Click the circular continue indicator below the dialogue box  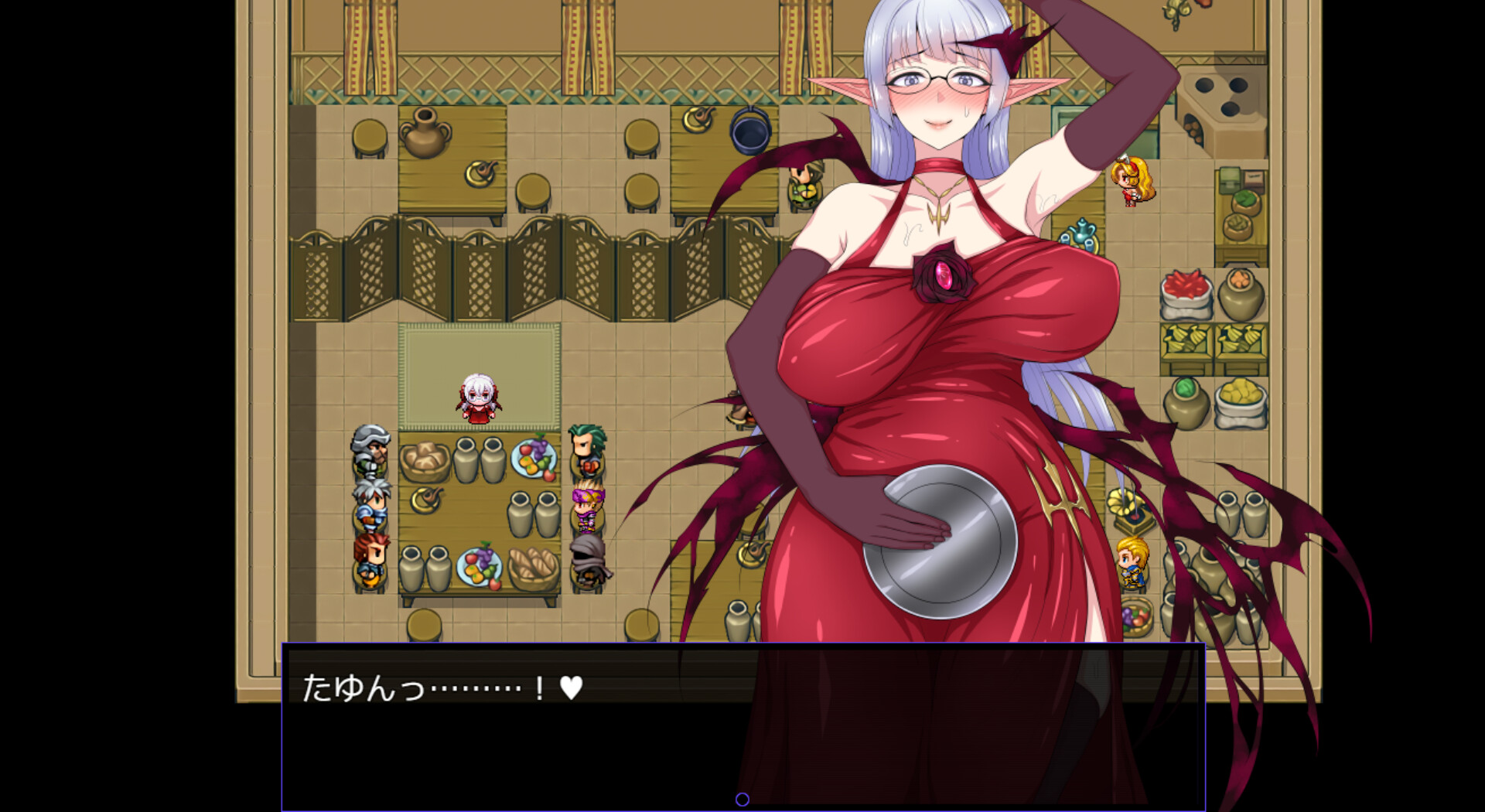pyautogui.click(x=742, y=800)
